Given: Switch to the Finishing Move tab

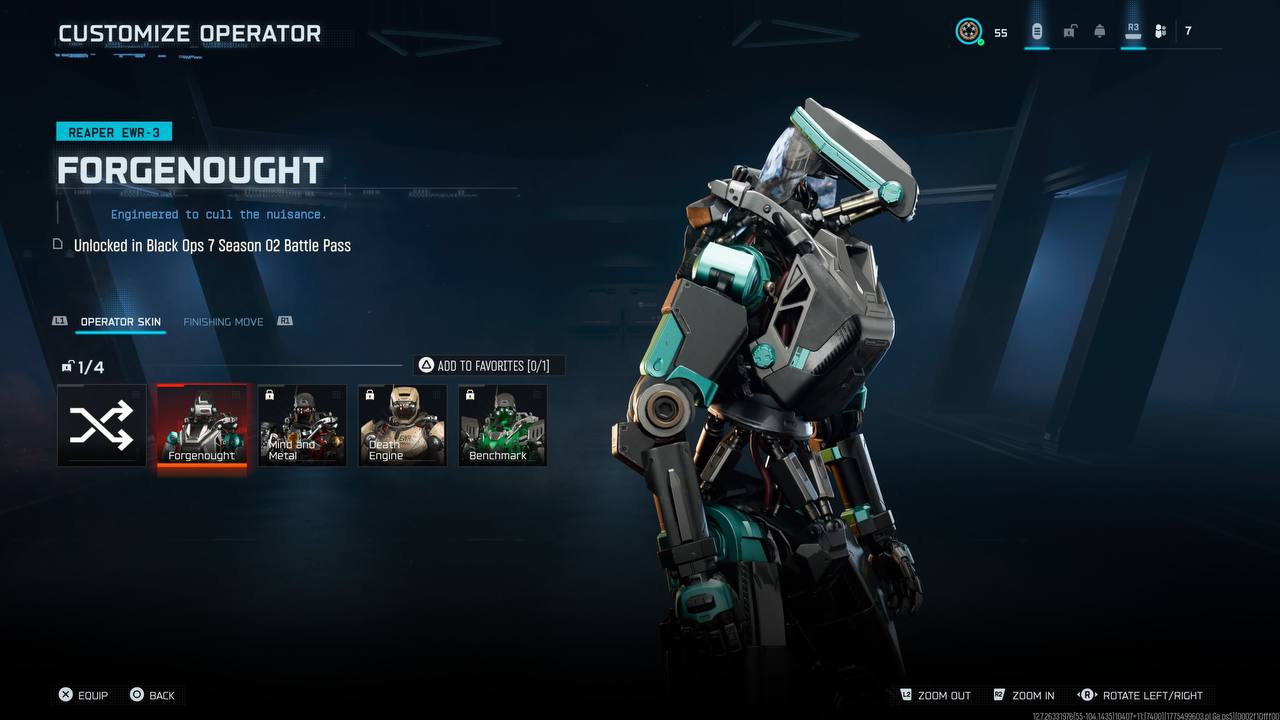Looking at the screenshot, I should tap(223, 322).
